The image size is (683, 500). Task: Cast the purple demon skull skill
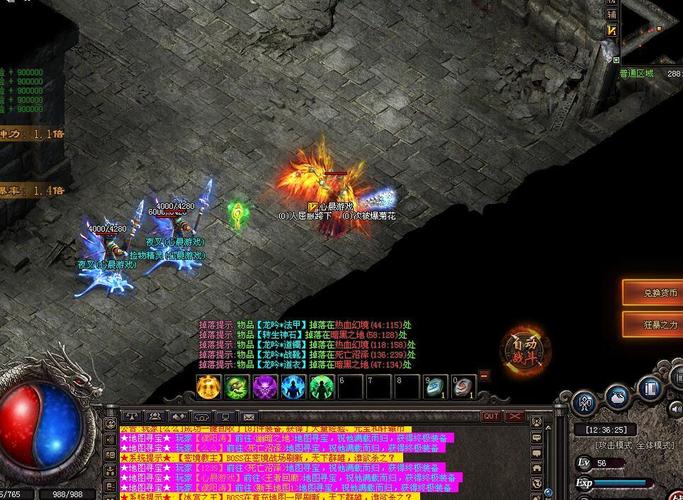pyautogui.click(x=264, y=387)
